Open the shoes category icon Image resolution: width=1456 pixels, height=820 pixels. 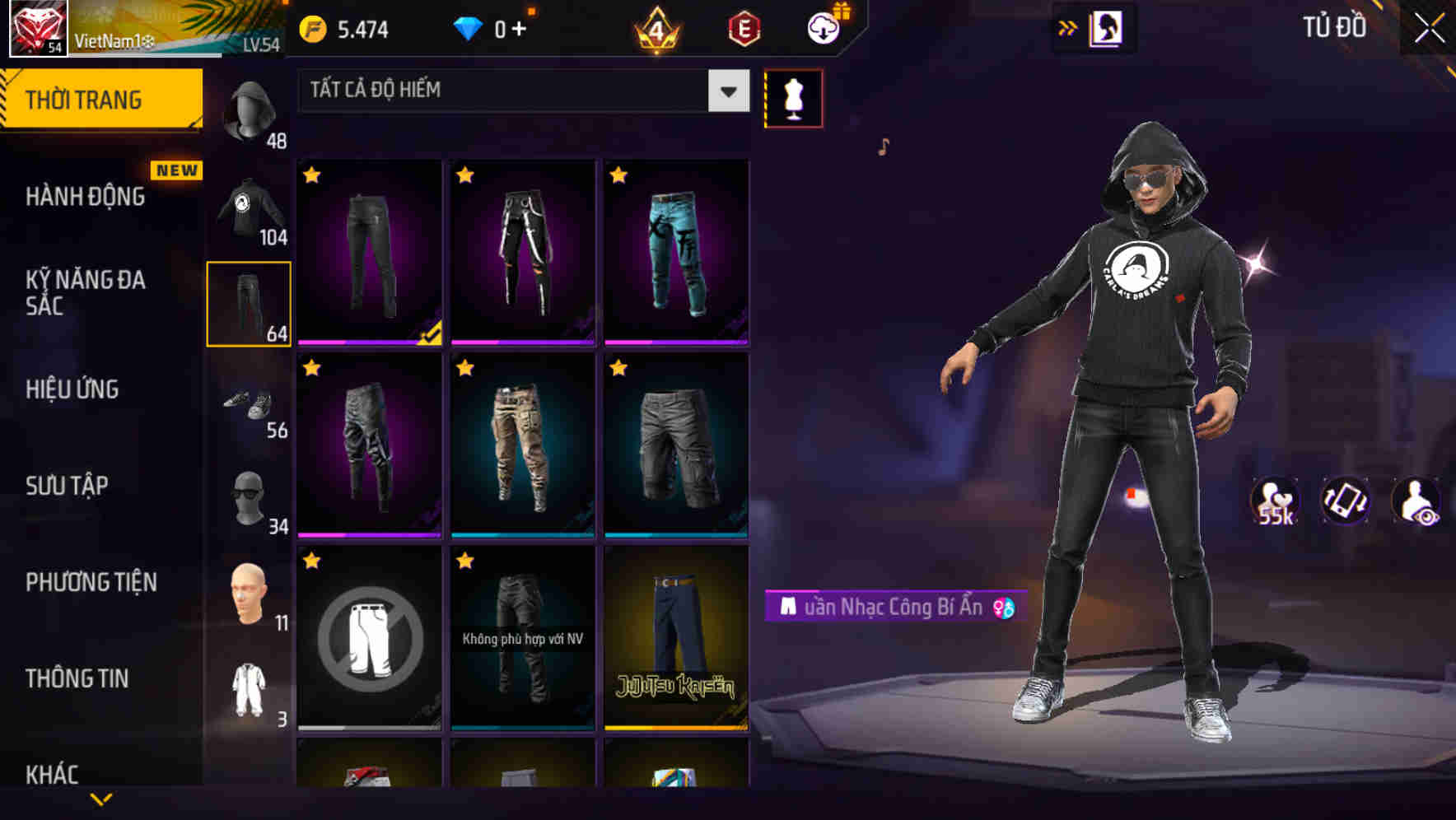pyautogui.click(x=248, y=403)
